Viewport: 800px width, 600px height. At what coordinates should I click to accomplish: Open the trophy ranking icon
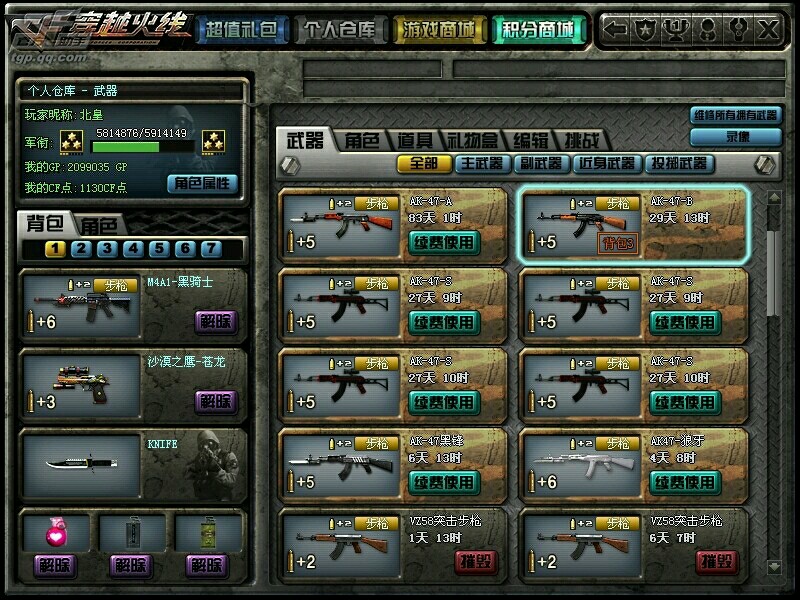(678, 30)
